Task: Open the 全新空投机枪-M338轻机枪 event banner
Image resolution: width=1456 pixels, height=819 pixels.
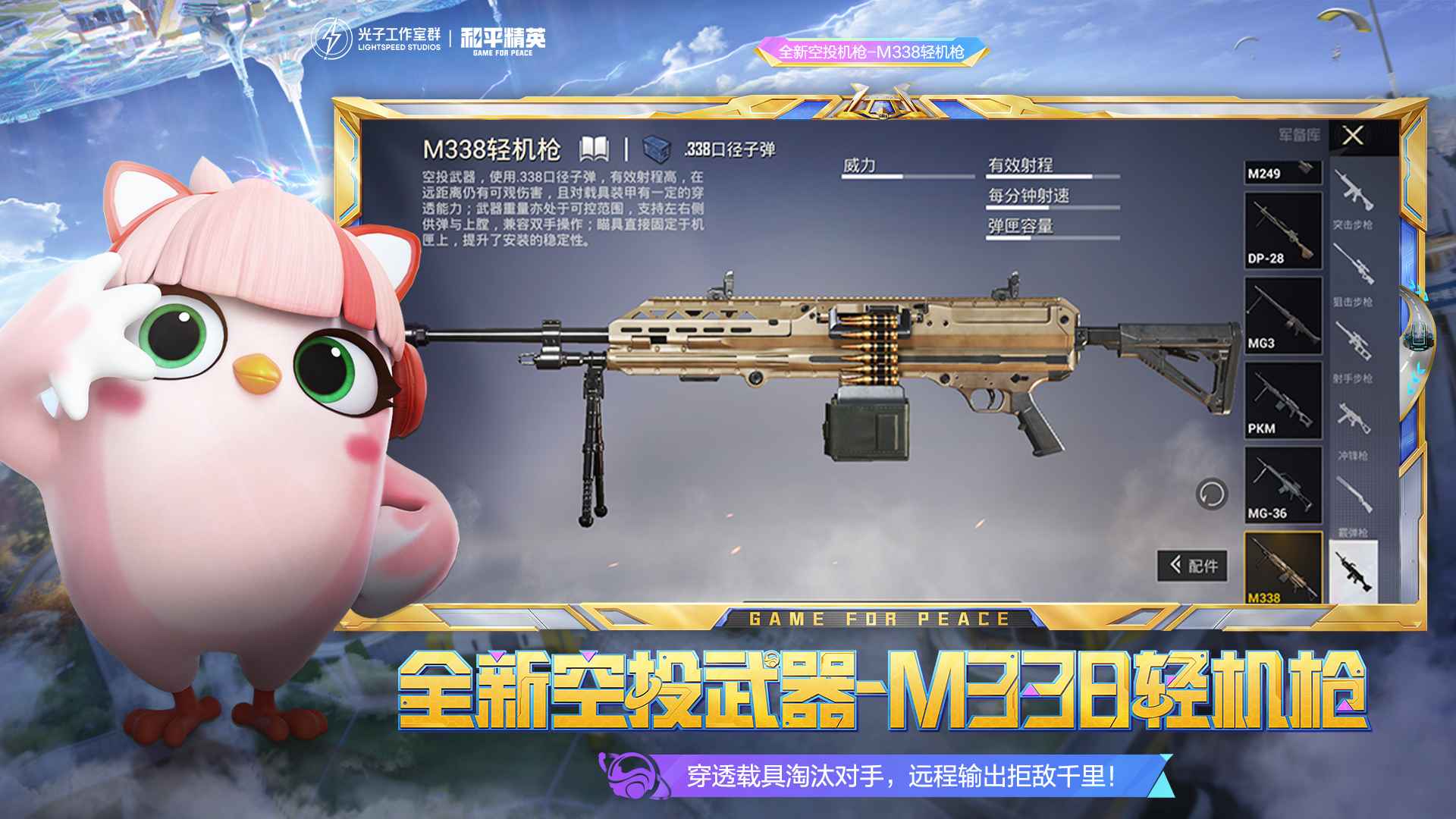Action: pos(872,53)
